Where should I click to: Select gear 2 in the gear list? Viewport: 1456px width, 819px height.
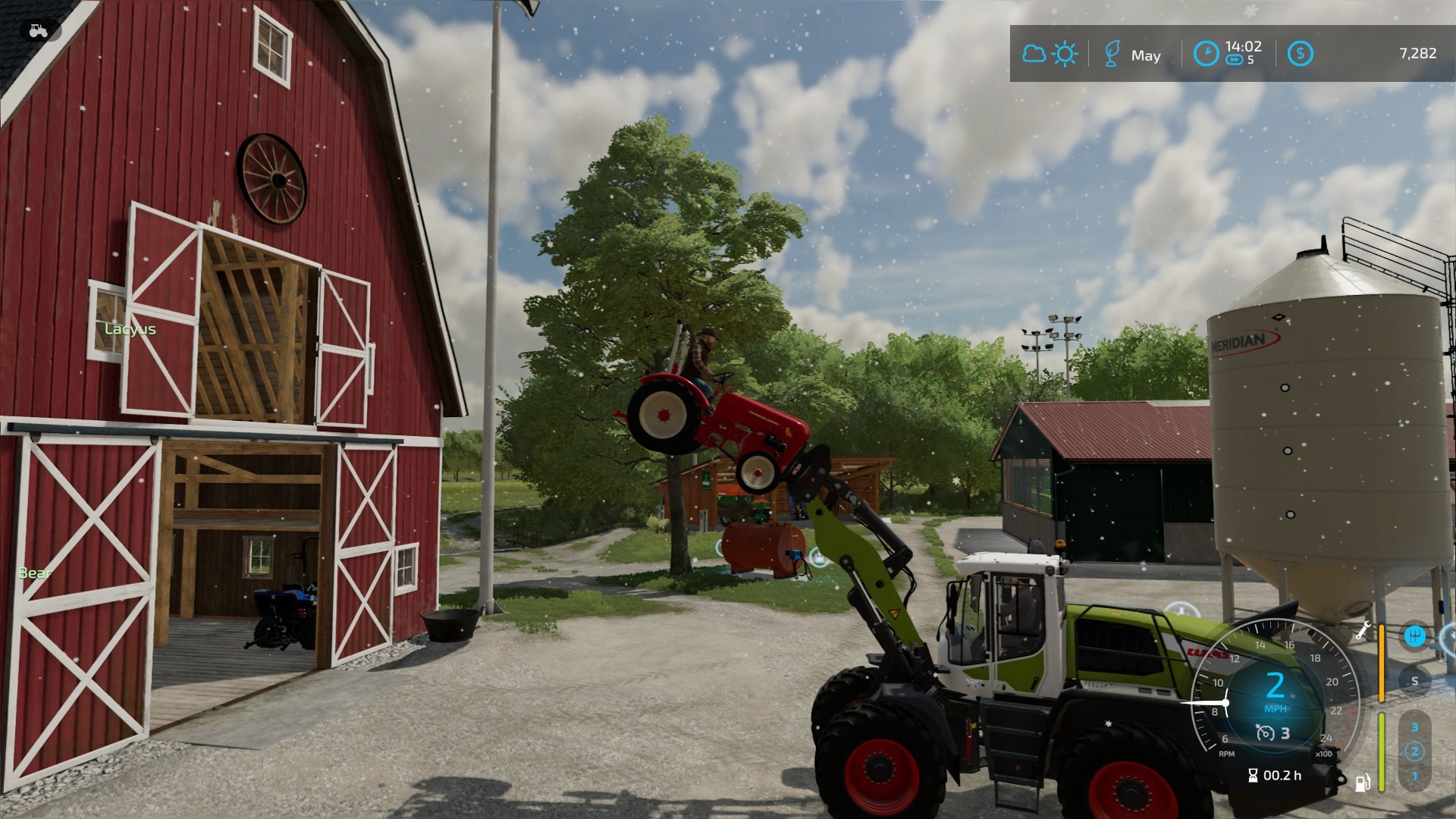[x=1415, y=751]
